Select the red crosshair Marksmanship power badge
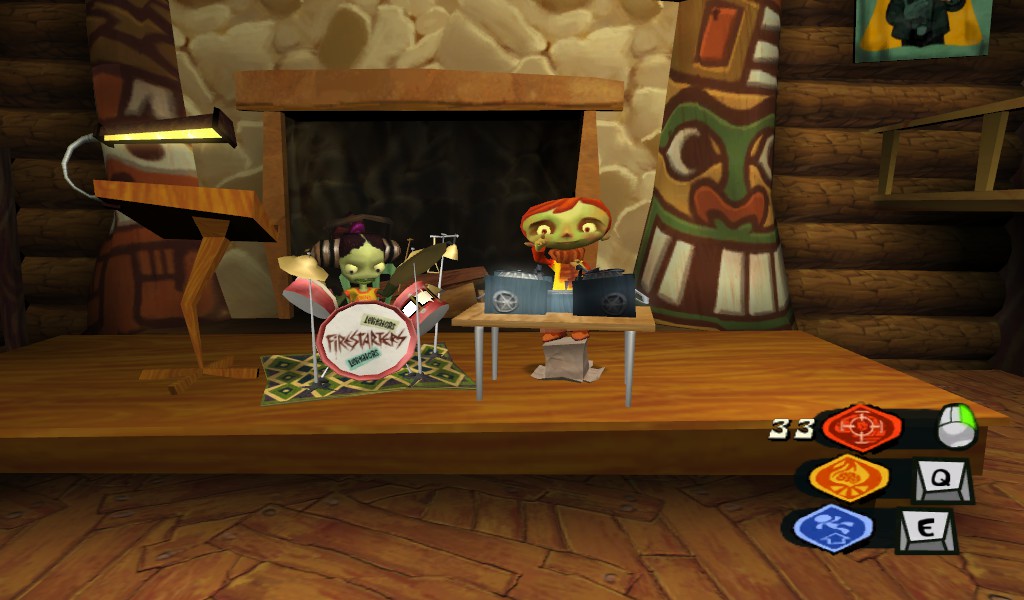The height and width of the screenshot is (600, 1024). [x=861, y=429]
